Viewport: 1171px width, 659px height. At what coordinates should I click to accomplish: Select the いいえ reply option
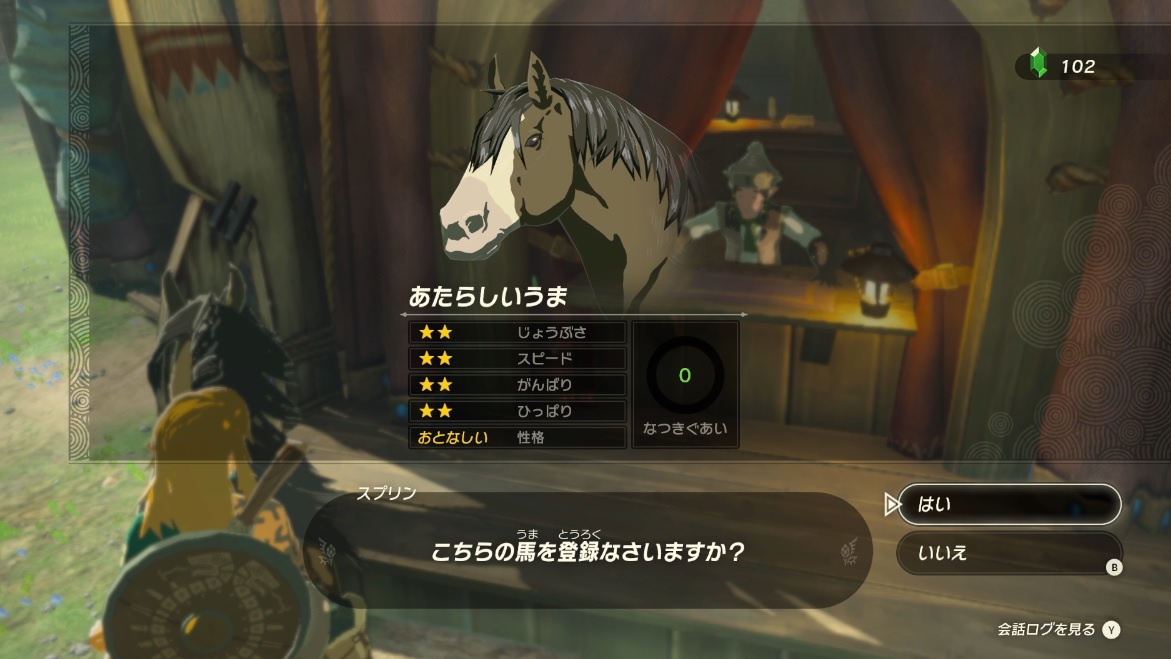1008,553
